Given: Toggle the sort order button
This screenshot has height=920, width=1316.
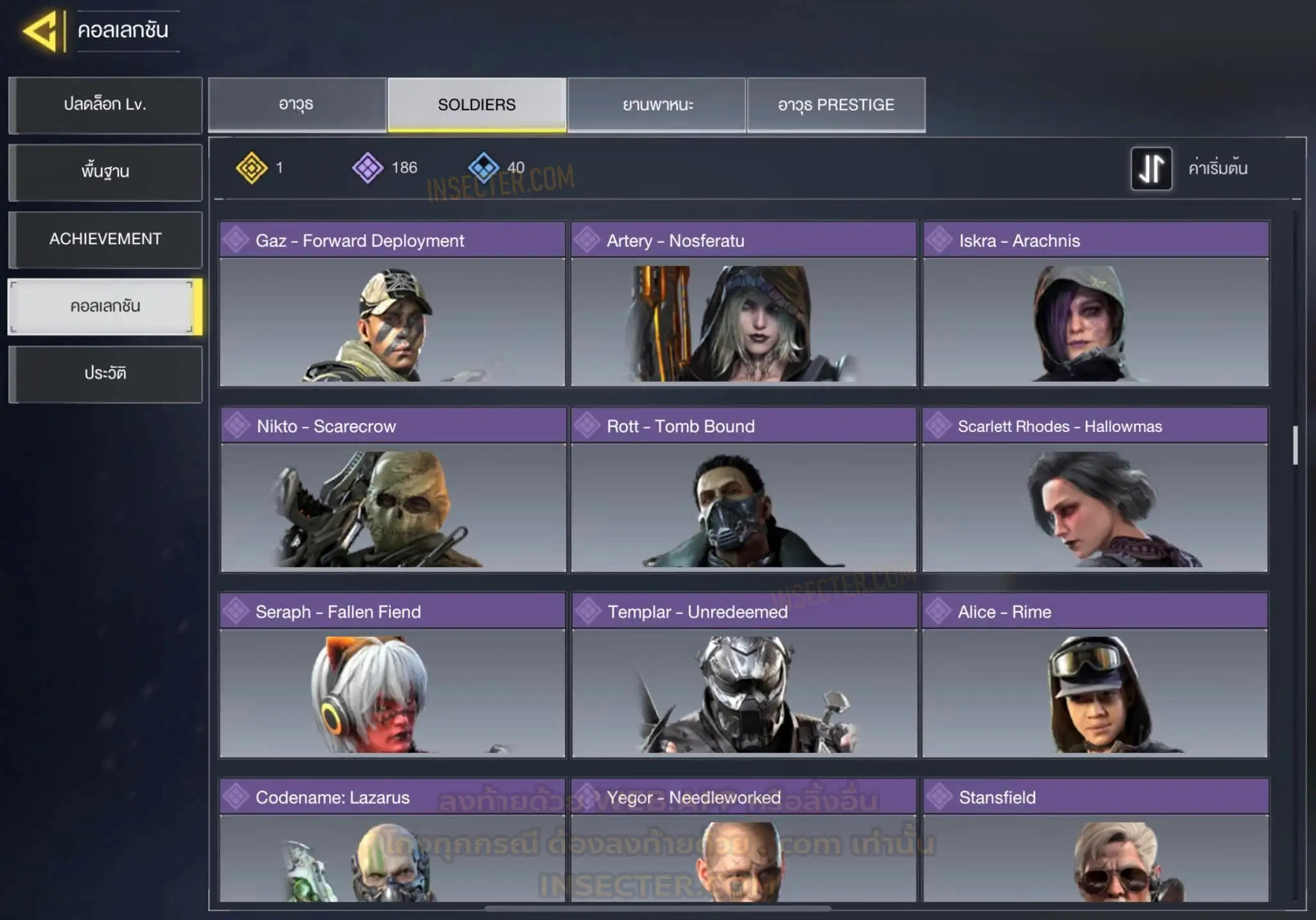Looking at the screenshot, I should pos(1151,168).
